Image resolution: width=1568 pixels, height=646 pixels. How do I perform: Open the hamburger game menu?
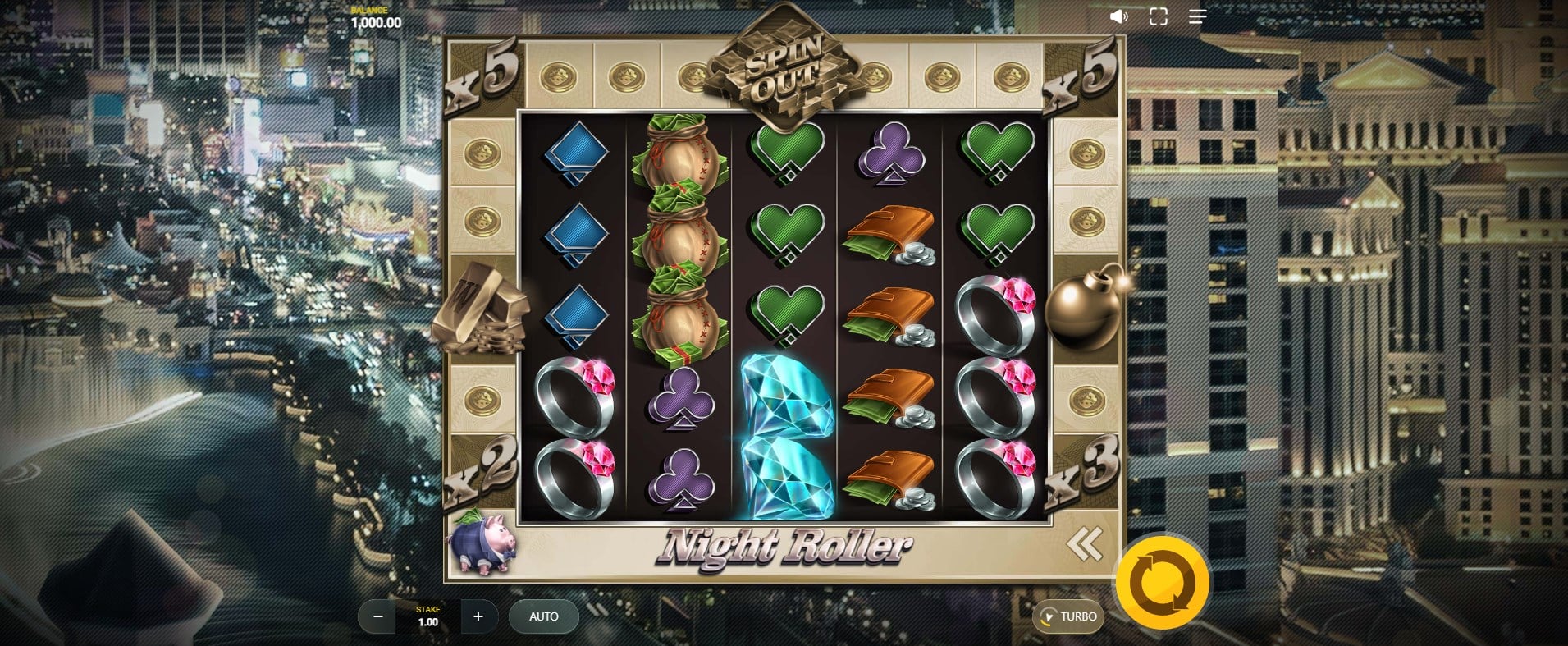point(1197,16)
